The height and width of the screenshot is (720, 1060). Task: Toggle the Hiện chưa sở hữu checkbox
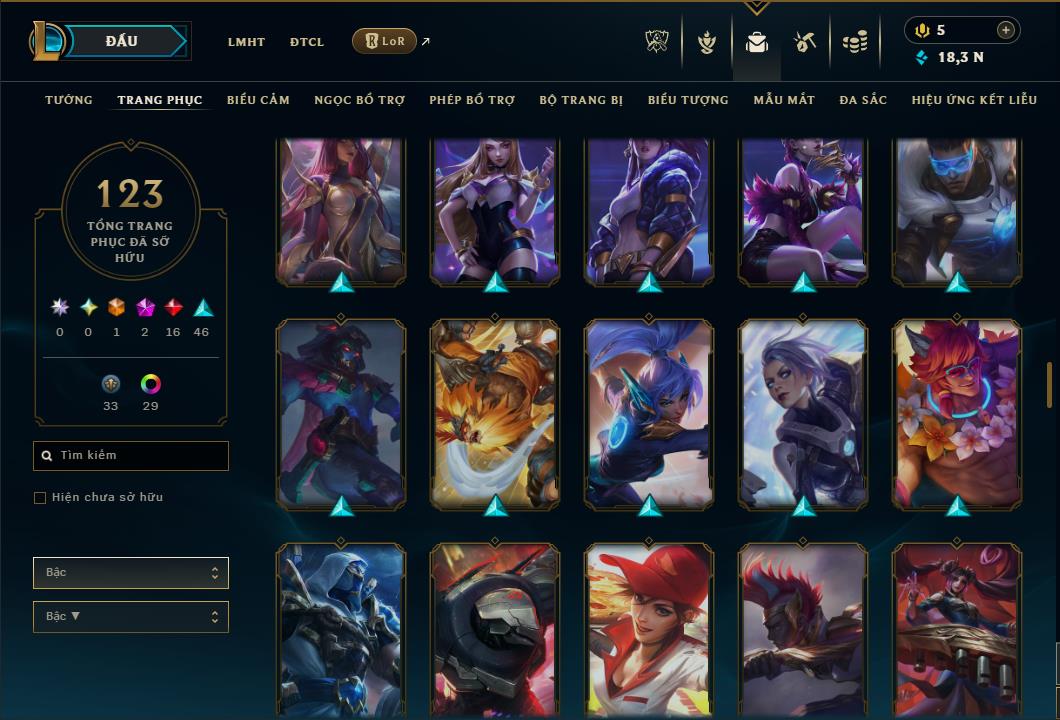click(40, 498)
